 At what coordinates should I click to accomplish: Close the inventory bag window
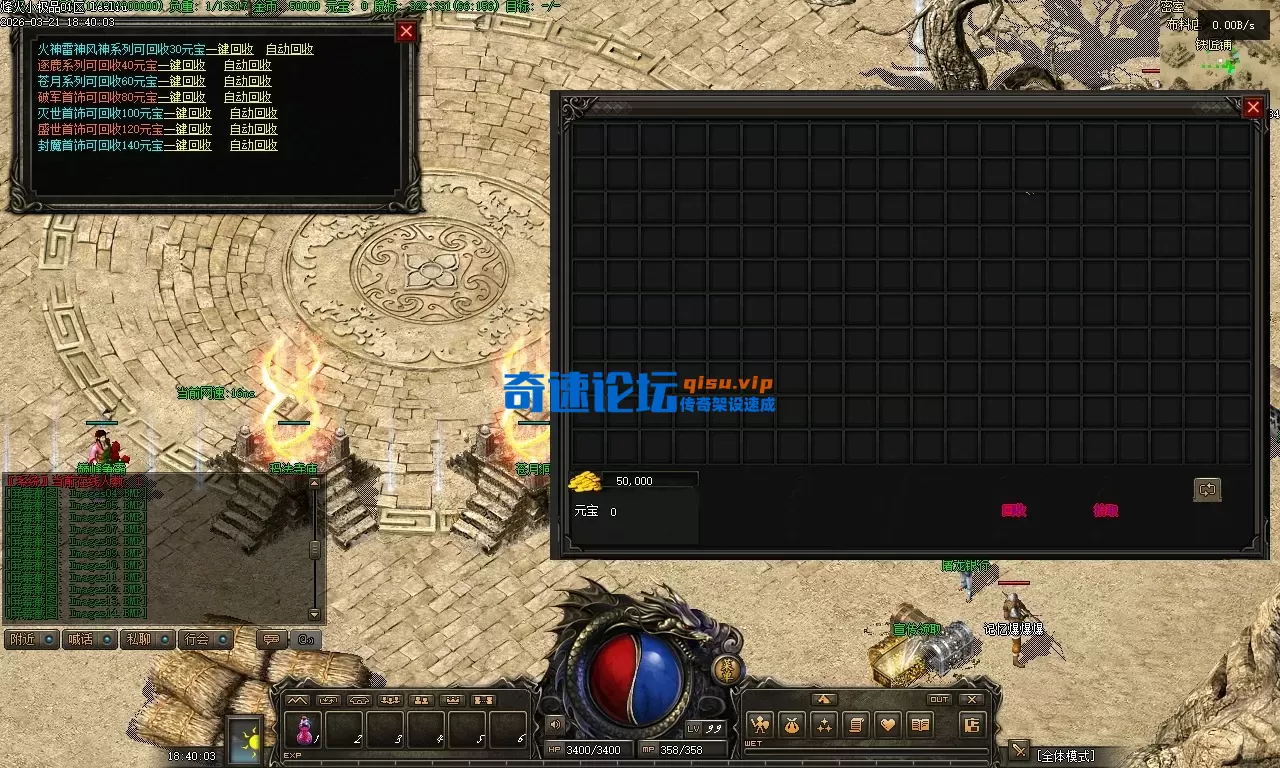pos(1253,107)
